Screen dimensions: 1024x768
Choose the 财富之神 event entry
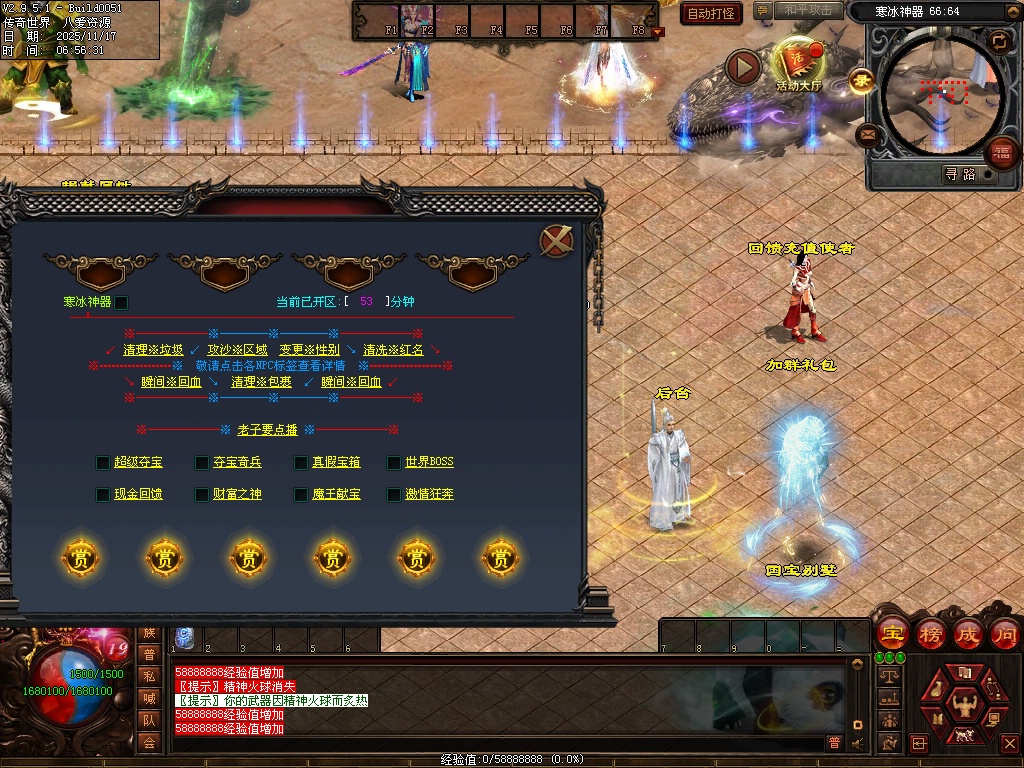coord(237,494)
